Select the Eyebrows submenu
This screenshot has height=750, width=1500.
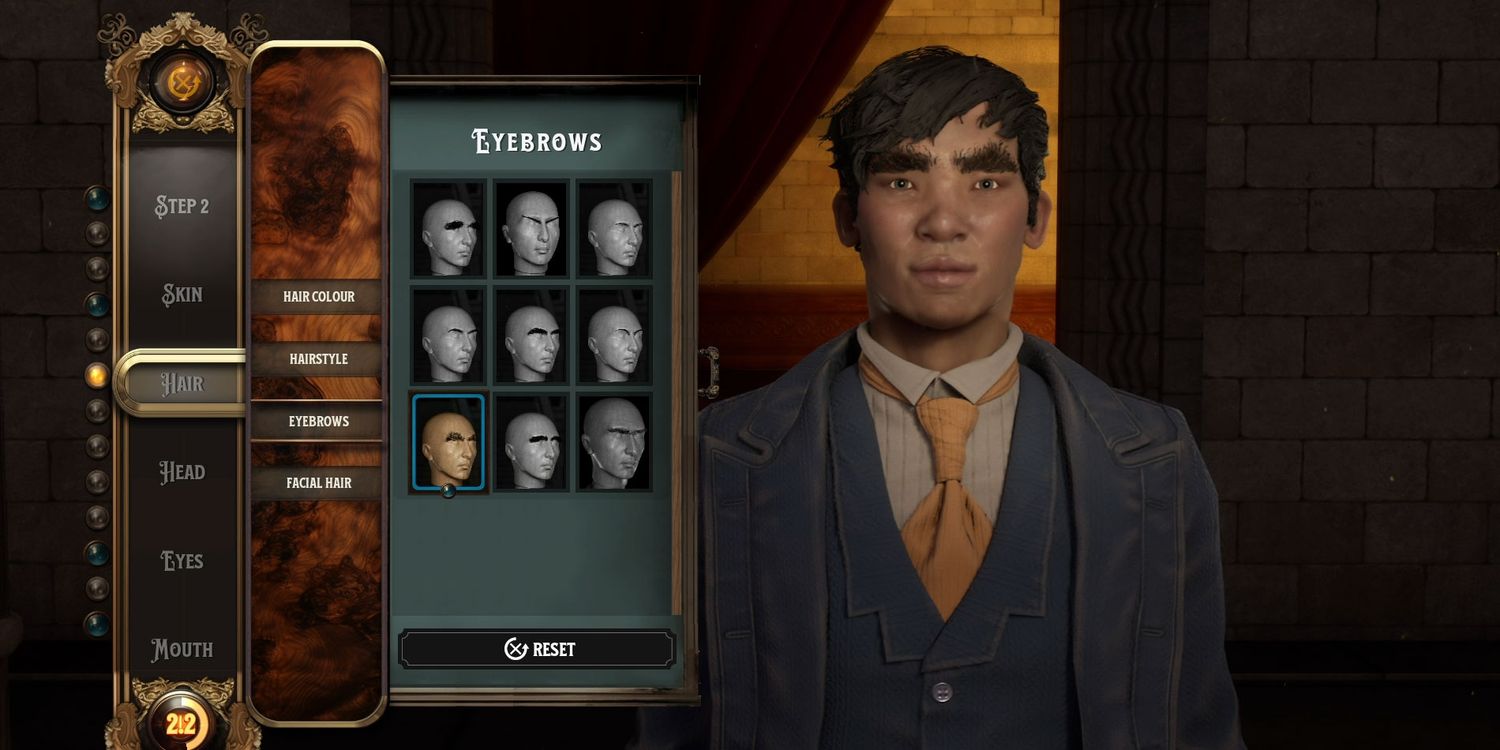coord(318,421)
